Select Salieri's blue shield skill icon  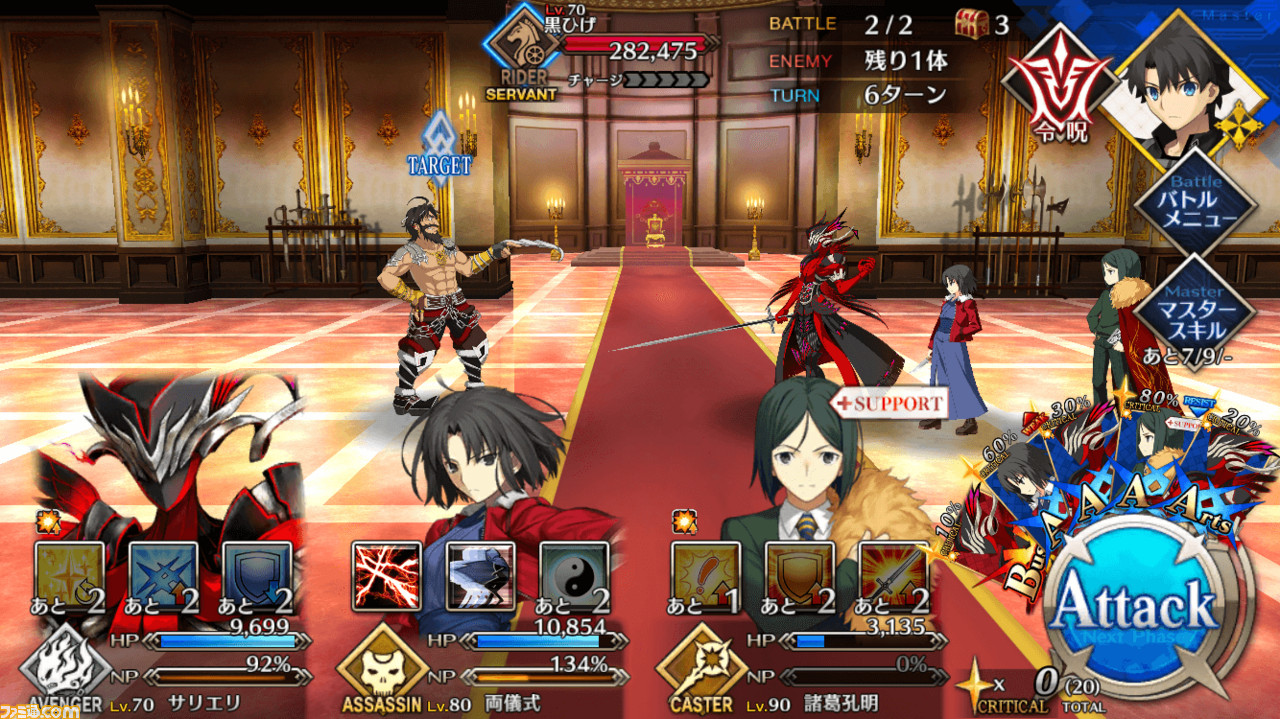point(257,576)
